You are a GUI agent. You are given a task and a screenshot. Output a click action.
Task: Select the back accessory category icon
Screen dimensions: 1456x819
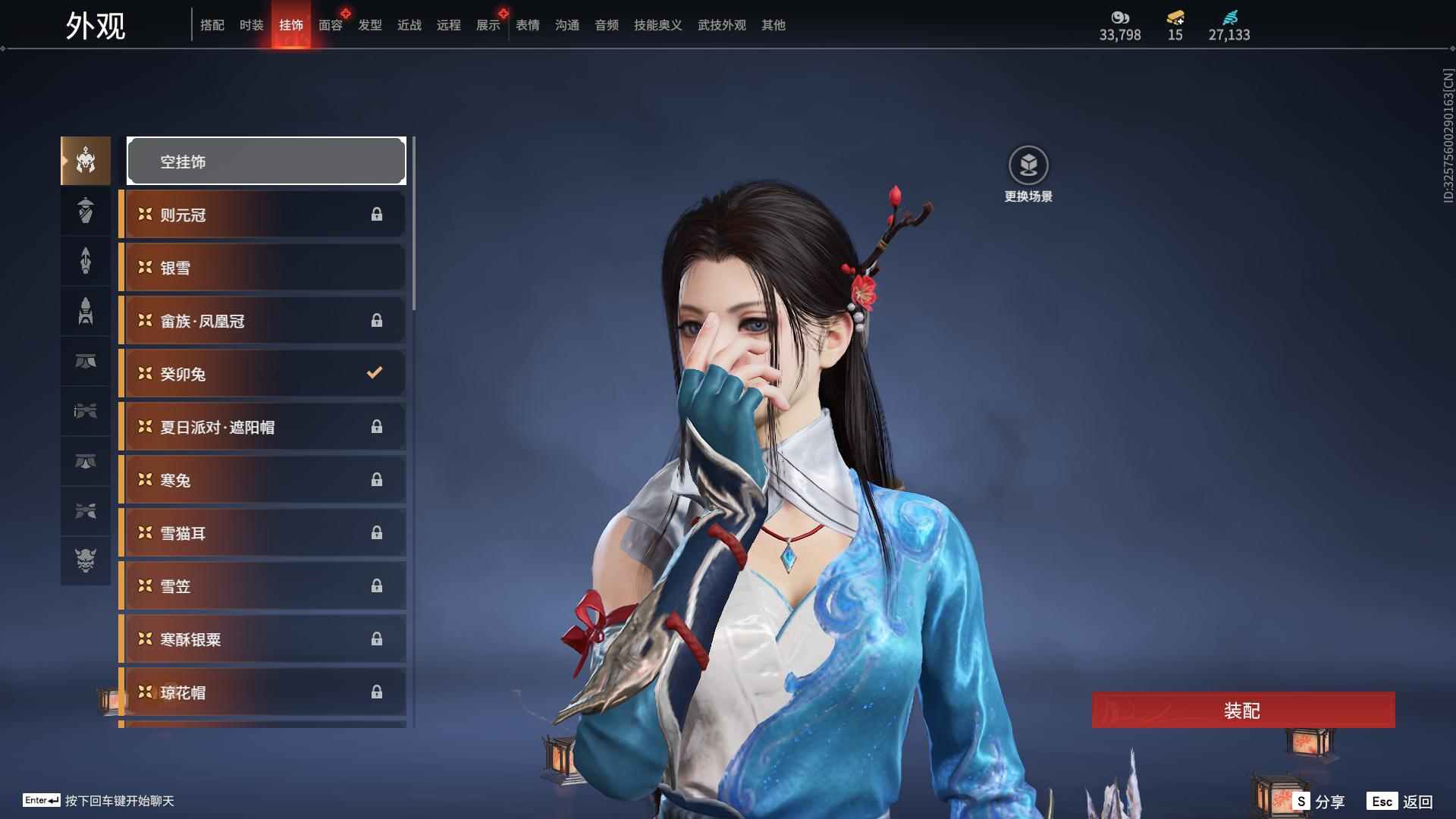click(85, 261)
